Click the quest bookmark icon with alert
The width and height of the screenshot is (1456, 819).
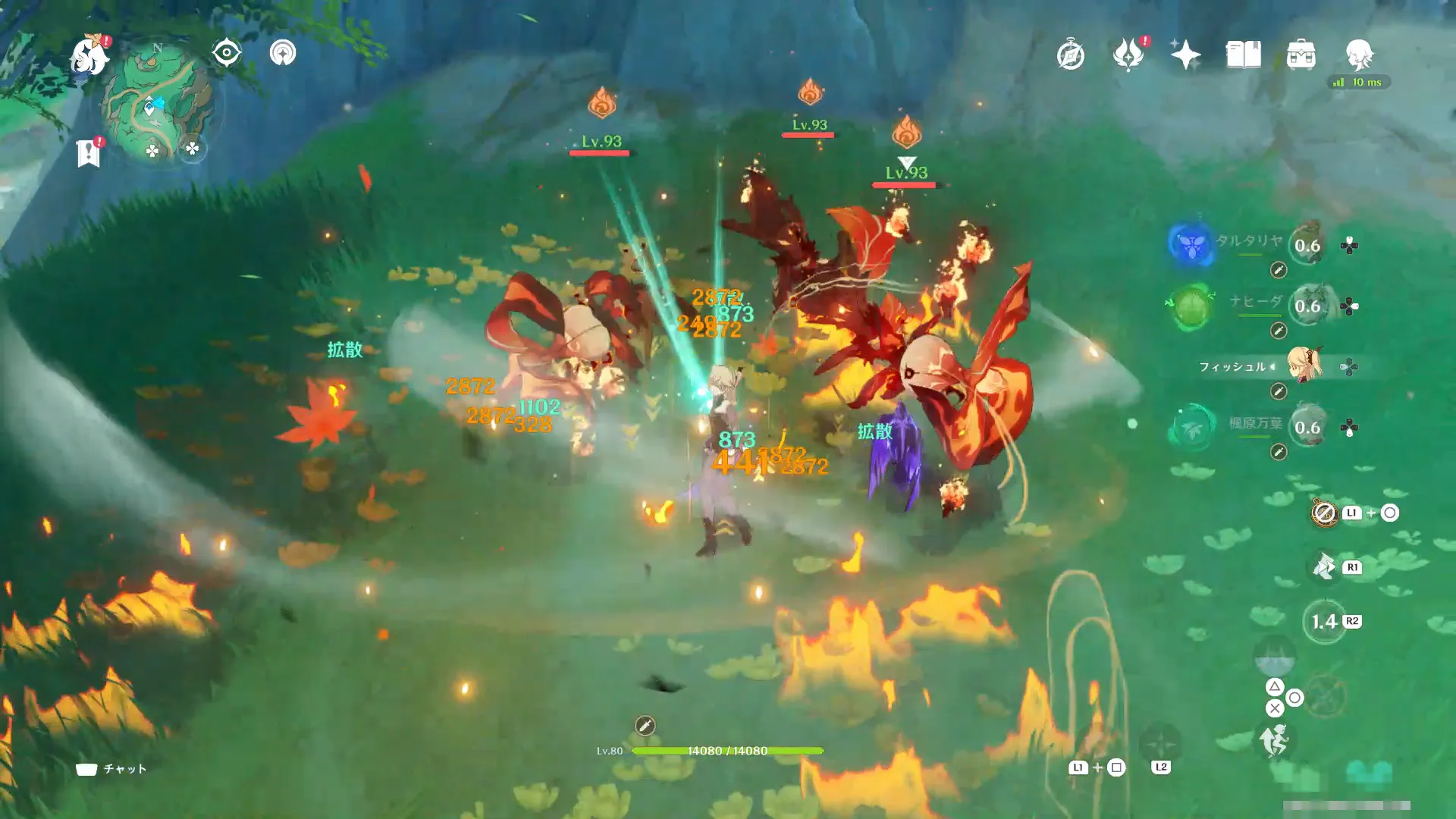pos(89,152)
